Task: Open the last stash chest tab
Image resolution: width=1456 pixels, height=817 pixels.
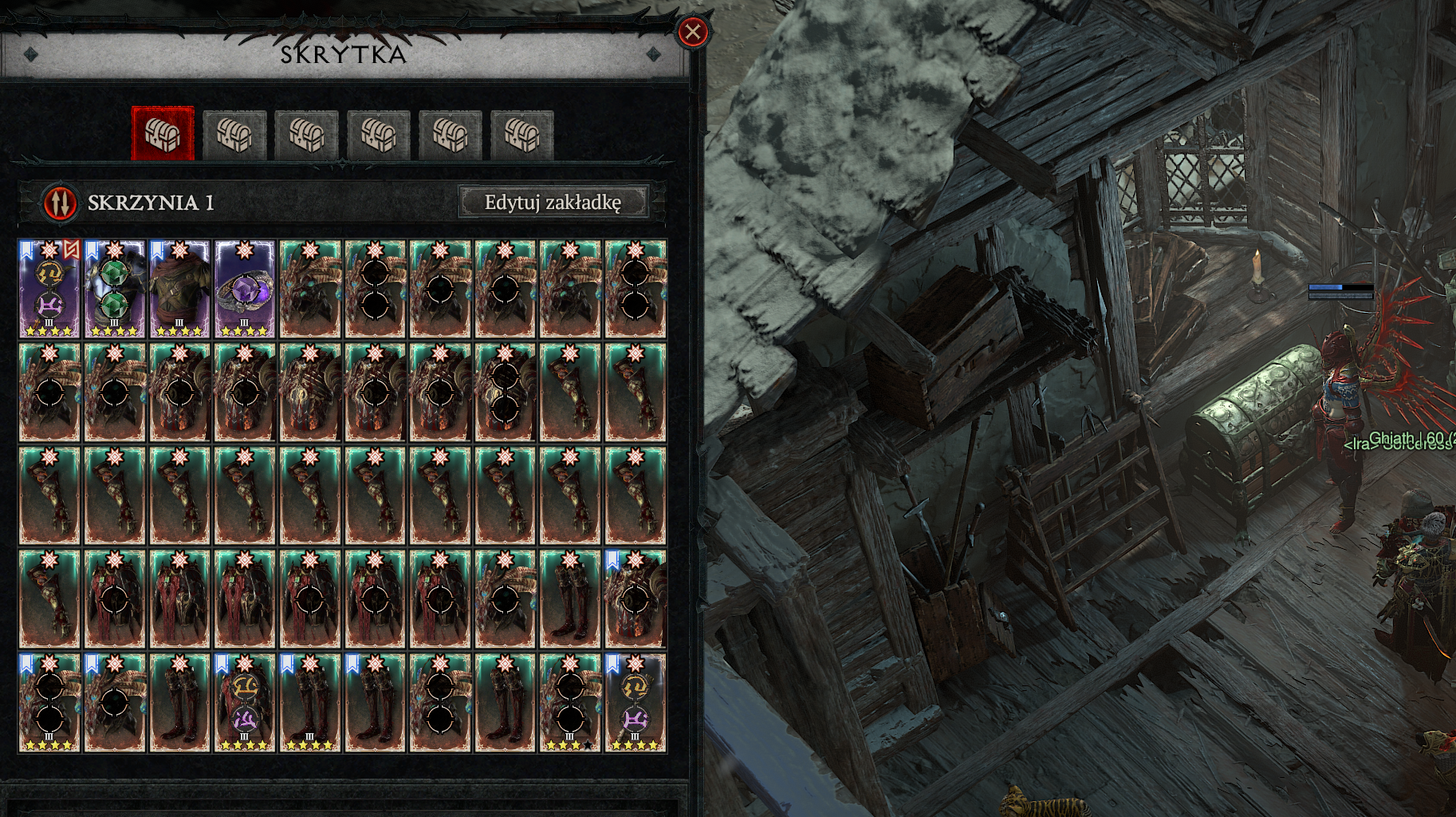Action: 521,134
